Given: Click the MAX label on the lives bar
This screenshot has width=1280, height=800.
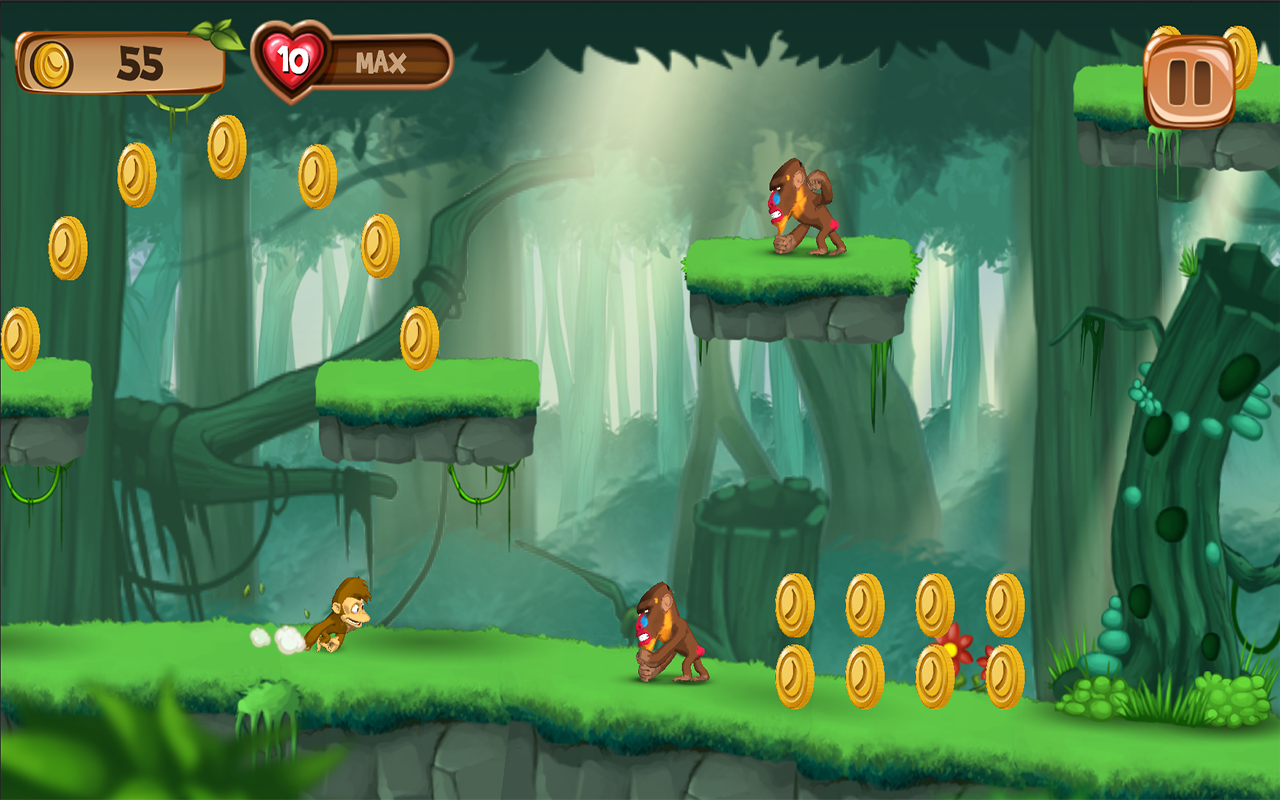Looking at the screenshot, I should pyautogui.click(x=380, y=60).
